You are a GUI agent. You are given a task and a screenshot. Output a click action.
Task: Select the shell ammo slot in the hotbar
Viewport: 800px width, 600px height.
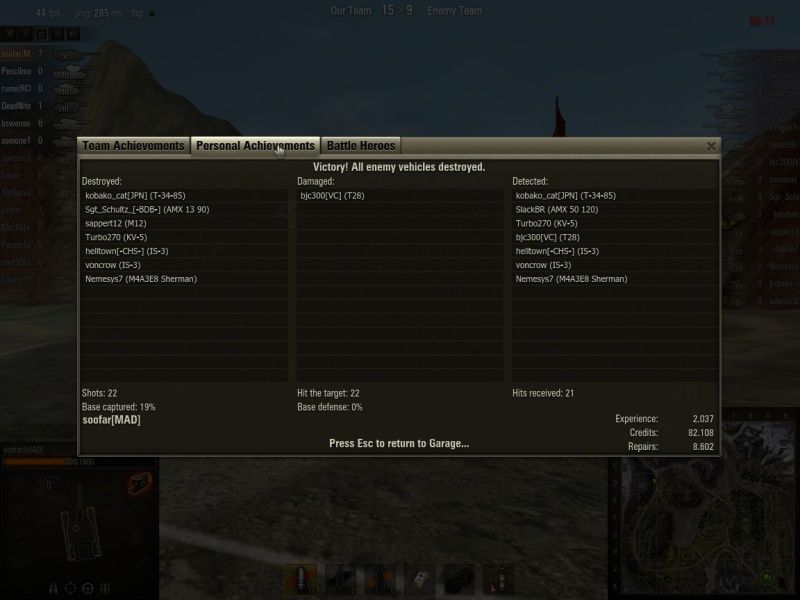[301, 578]
